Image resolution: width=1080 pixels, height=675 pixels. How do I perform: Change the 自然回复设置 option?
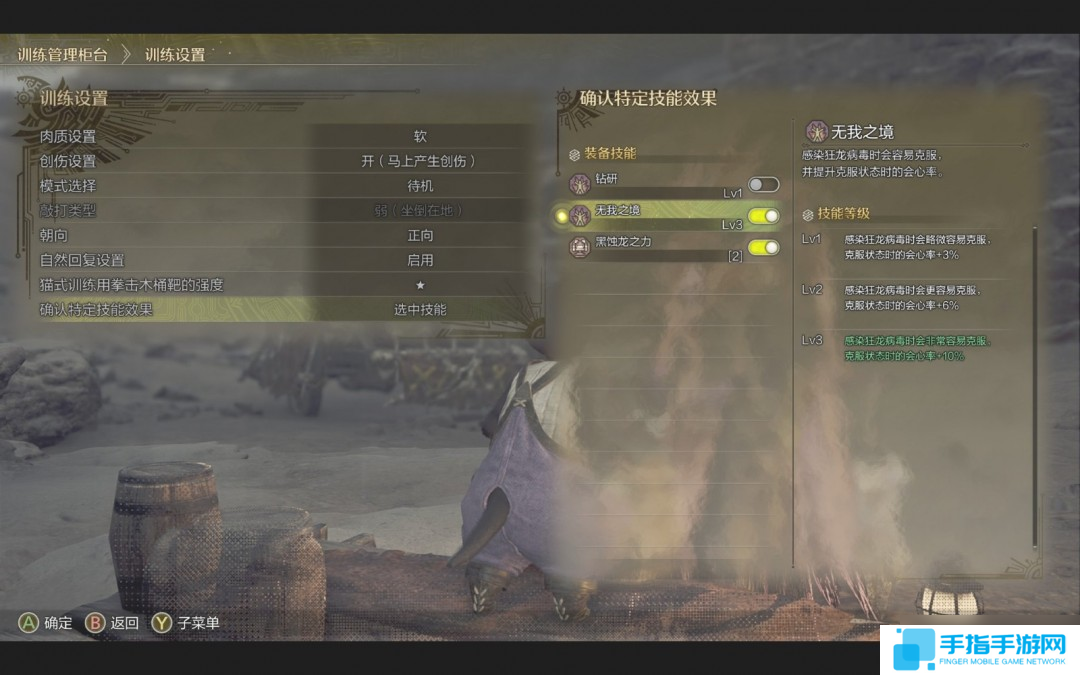pyautogui.click(x=280, y=260)
